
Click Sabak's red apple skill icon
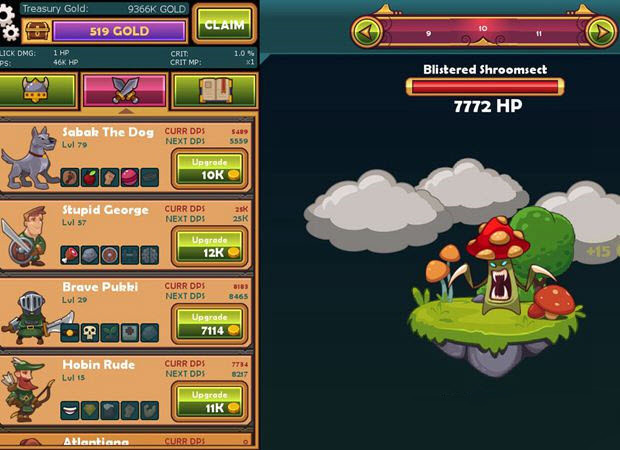tap(90, 178)
